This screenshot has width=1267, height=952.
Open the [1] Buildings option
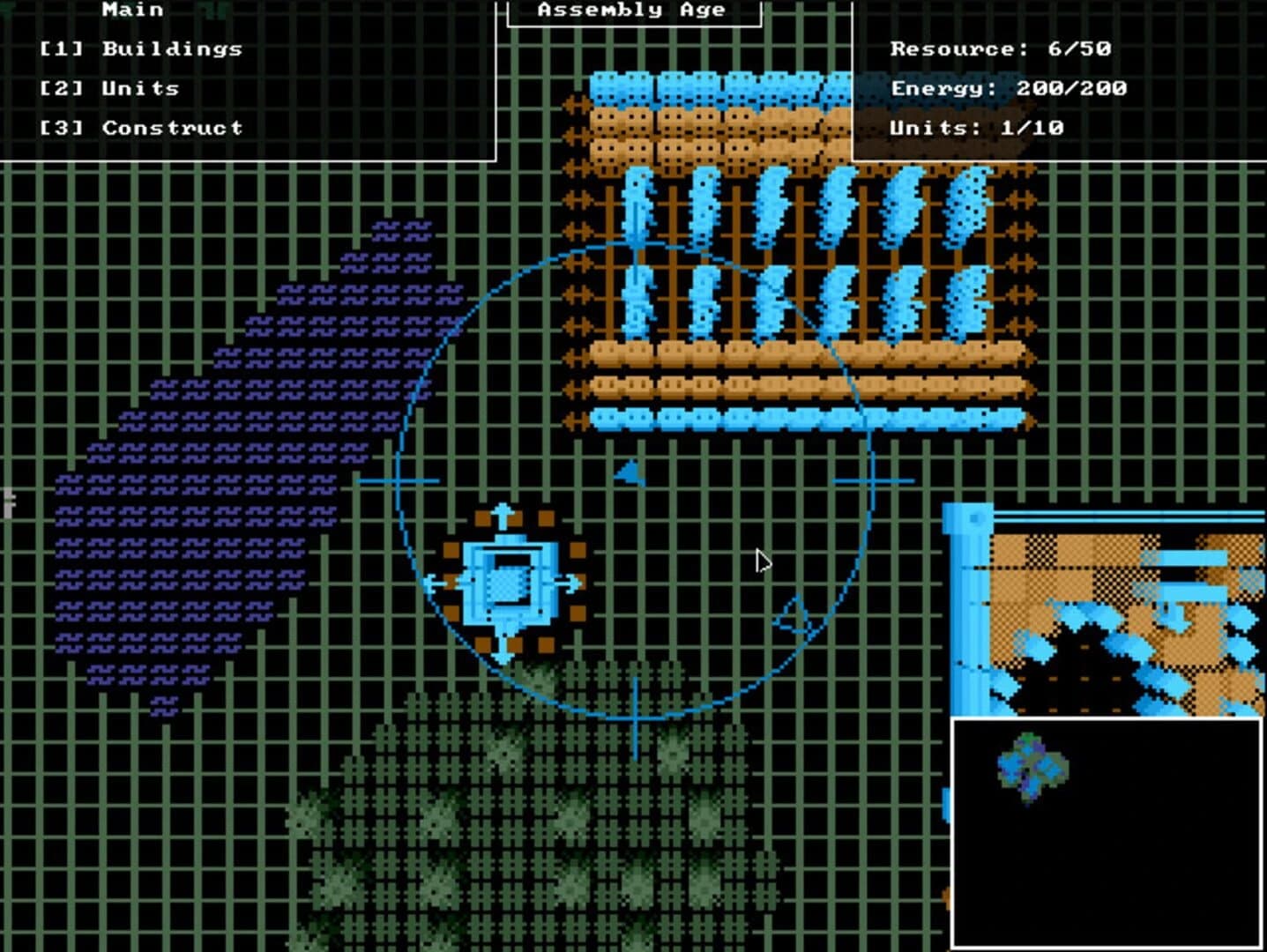pyautogui.click(x=141, y=49)
